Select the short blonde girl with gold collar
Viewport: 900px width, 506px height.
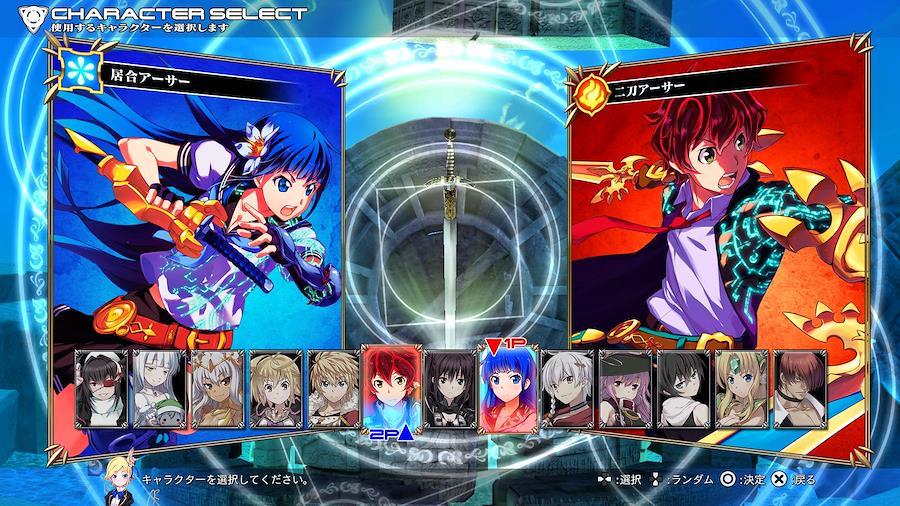click(276, 389)
